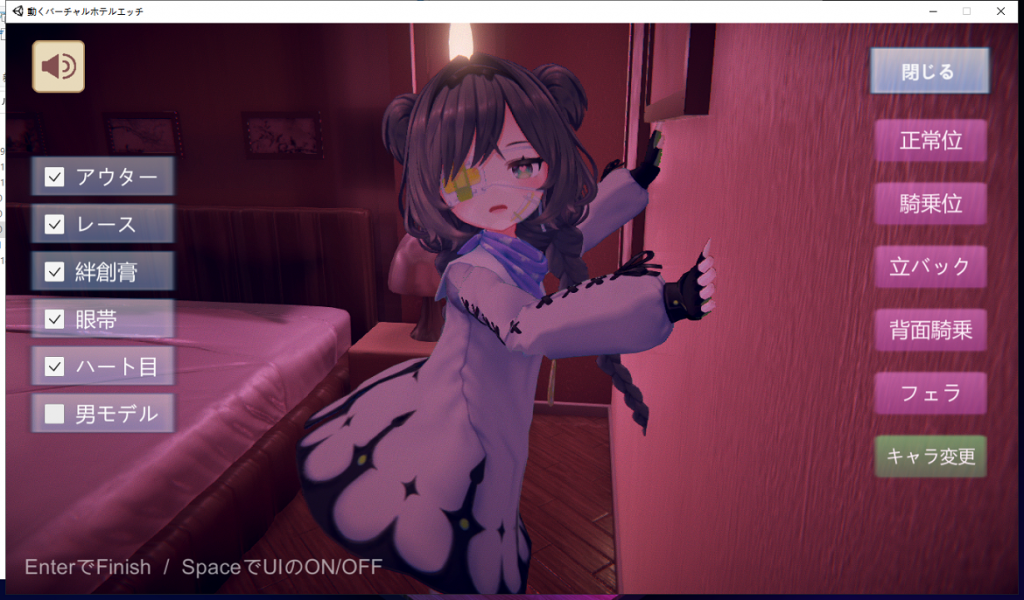Choose the 背面騎乗 button
Screen dimensions: 1024x600
pos(930,330)
